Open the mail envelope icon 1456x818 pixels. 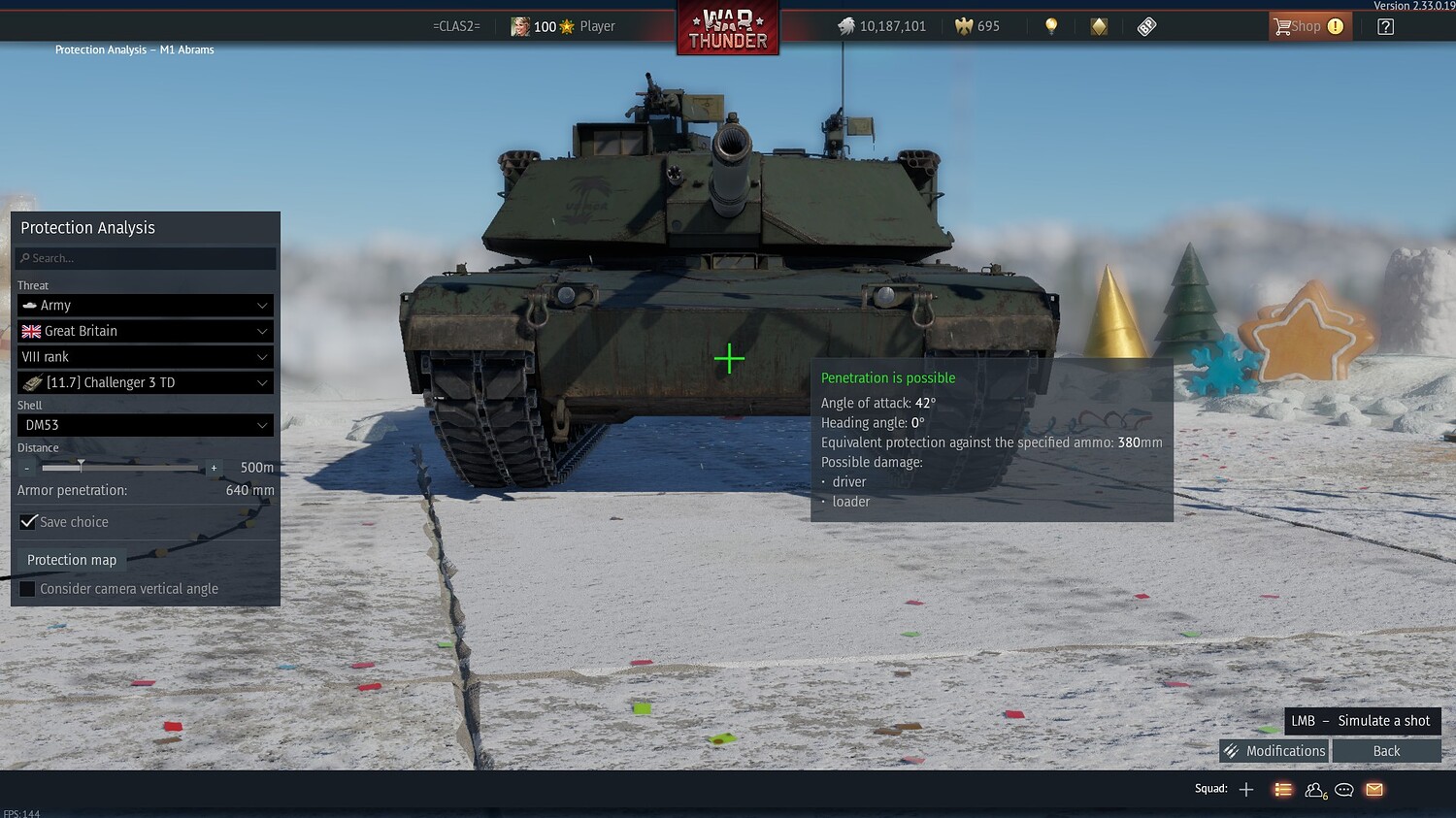[x=1373, y=789]
